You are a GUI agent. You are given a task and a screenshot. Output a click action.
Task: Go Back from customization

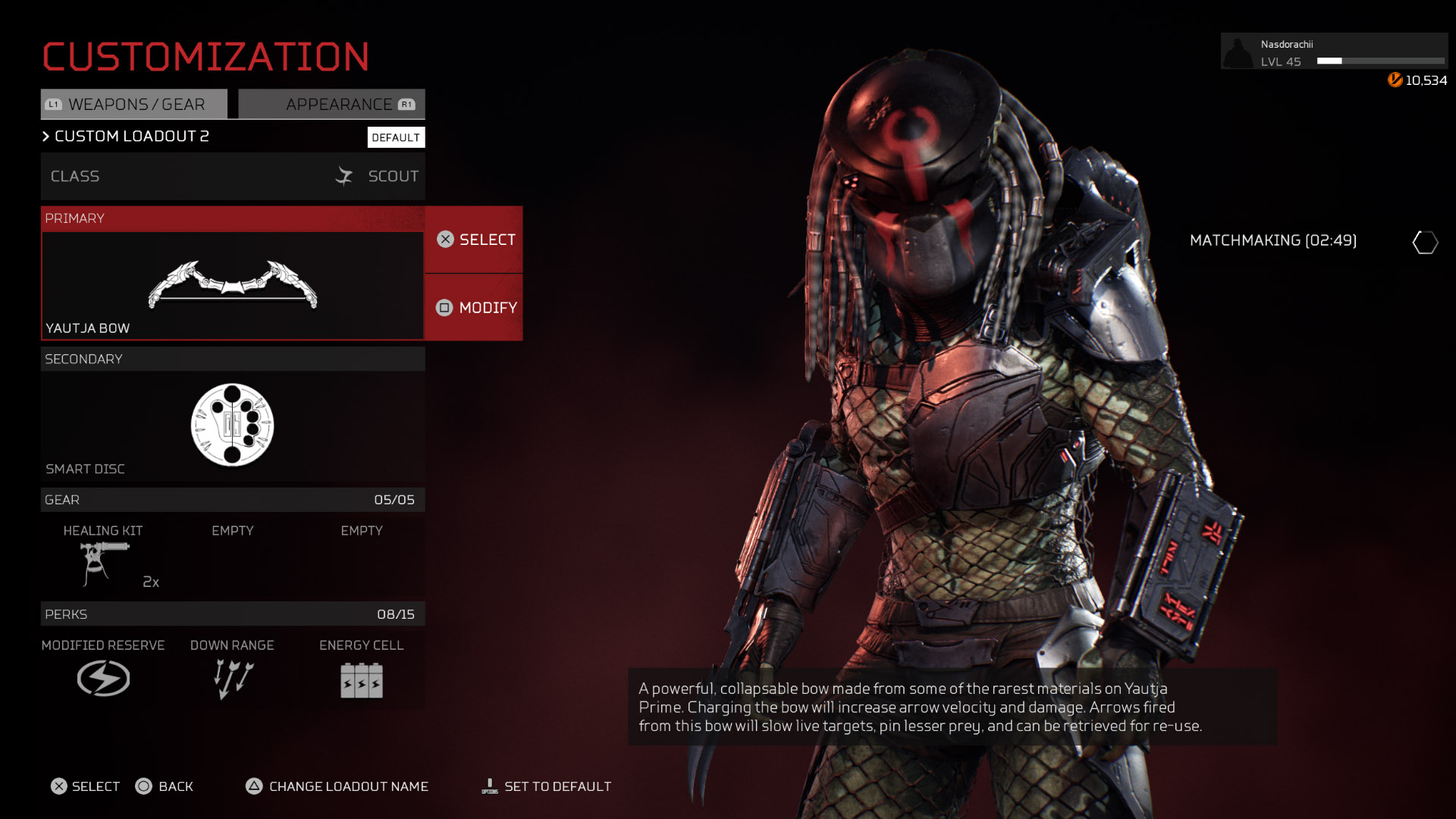point(165,786)
